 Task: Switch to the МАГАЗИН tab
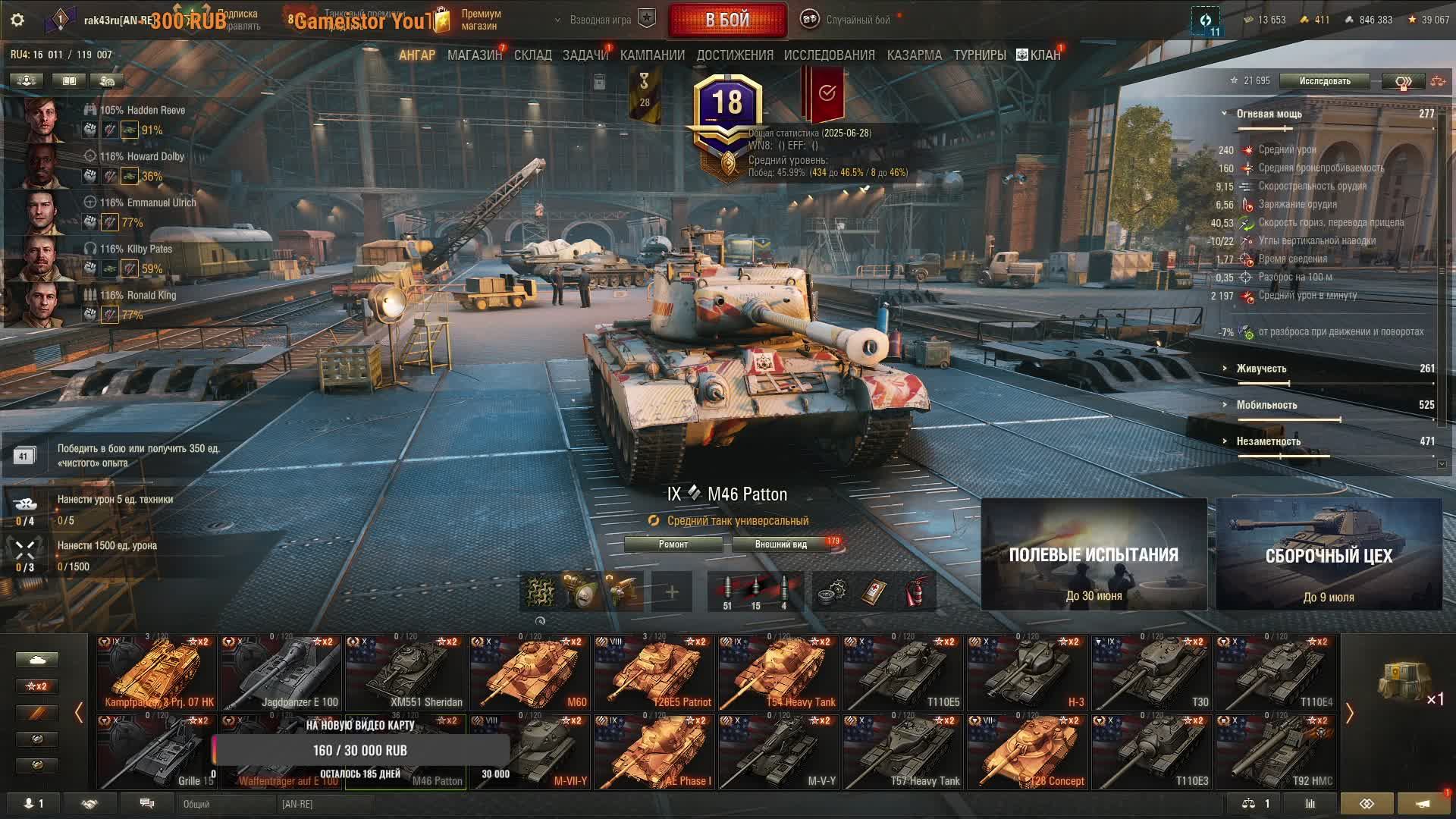[474, 55]
